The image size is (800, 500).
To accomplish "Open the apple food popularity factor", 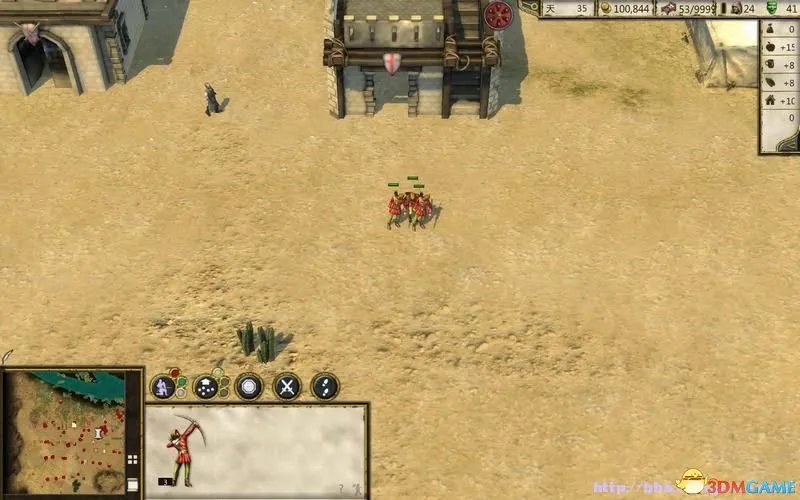I will click(x=770, y=48).
